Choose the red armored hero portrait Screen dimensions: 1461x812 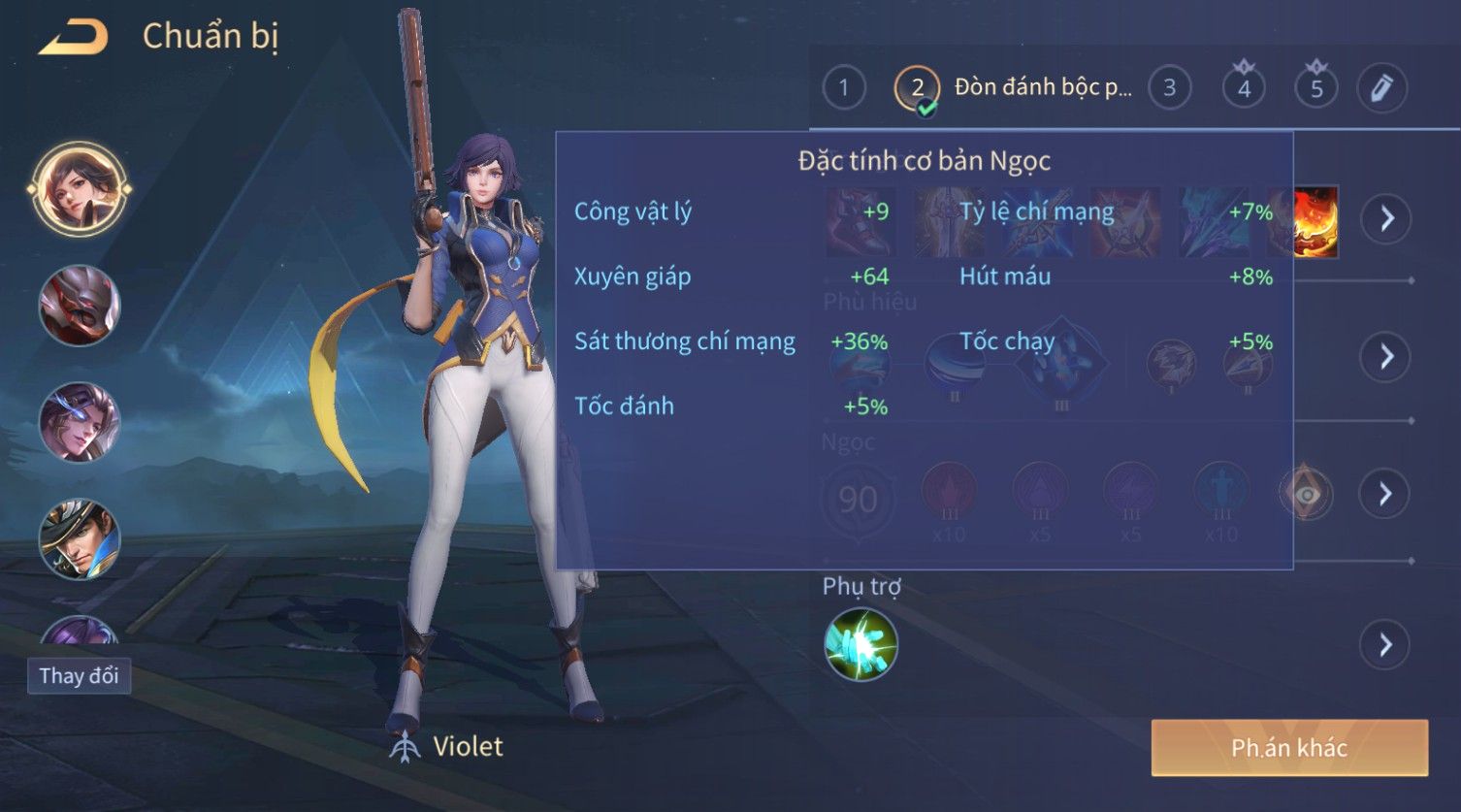79,306
